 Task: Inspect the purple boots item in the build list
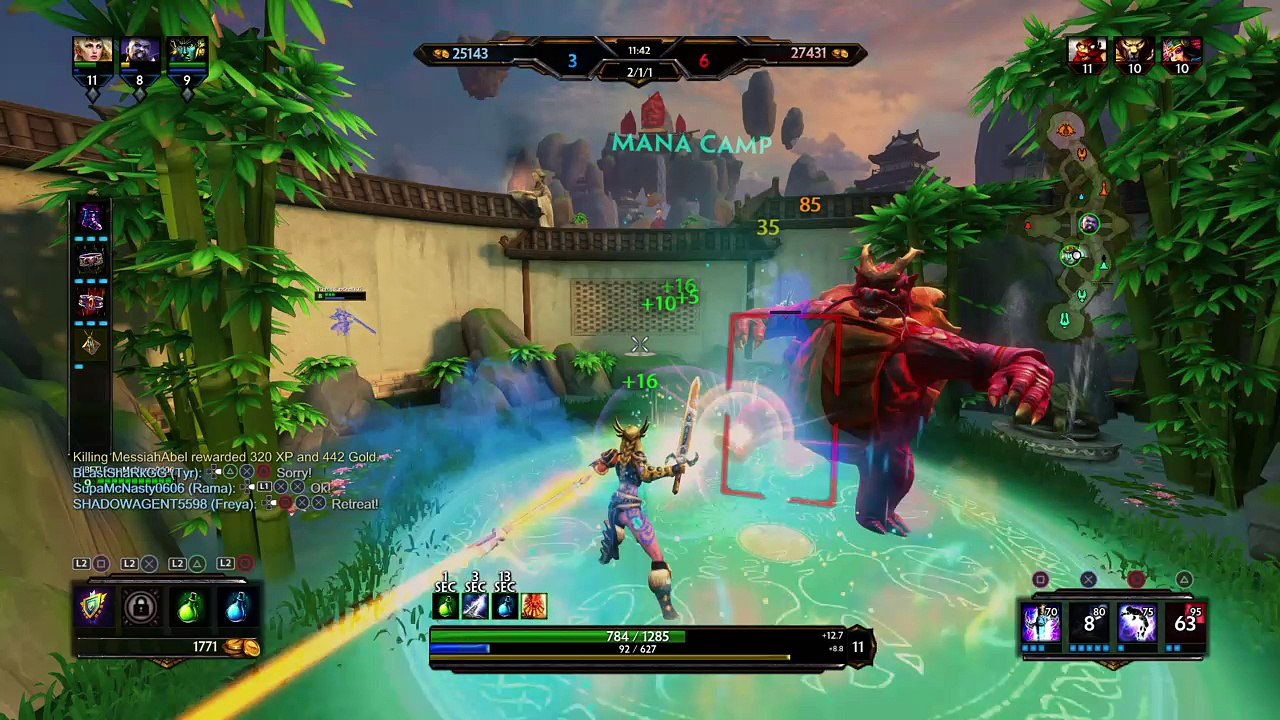pos(91,218)
